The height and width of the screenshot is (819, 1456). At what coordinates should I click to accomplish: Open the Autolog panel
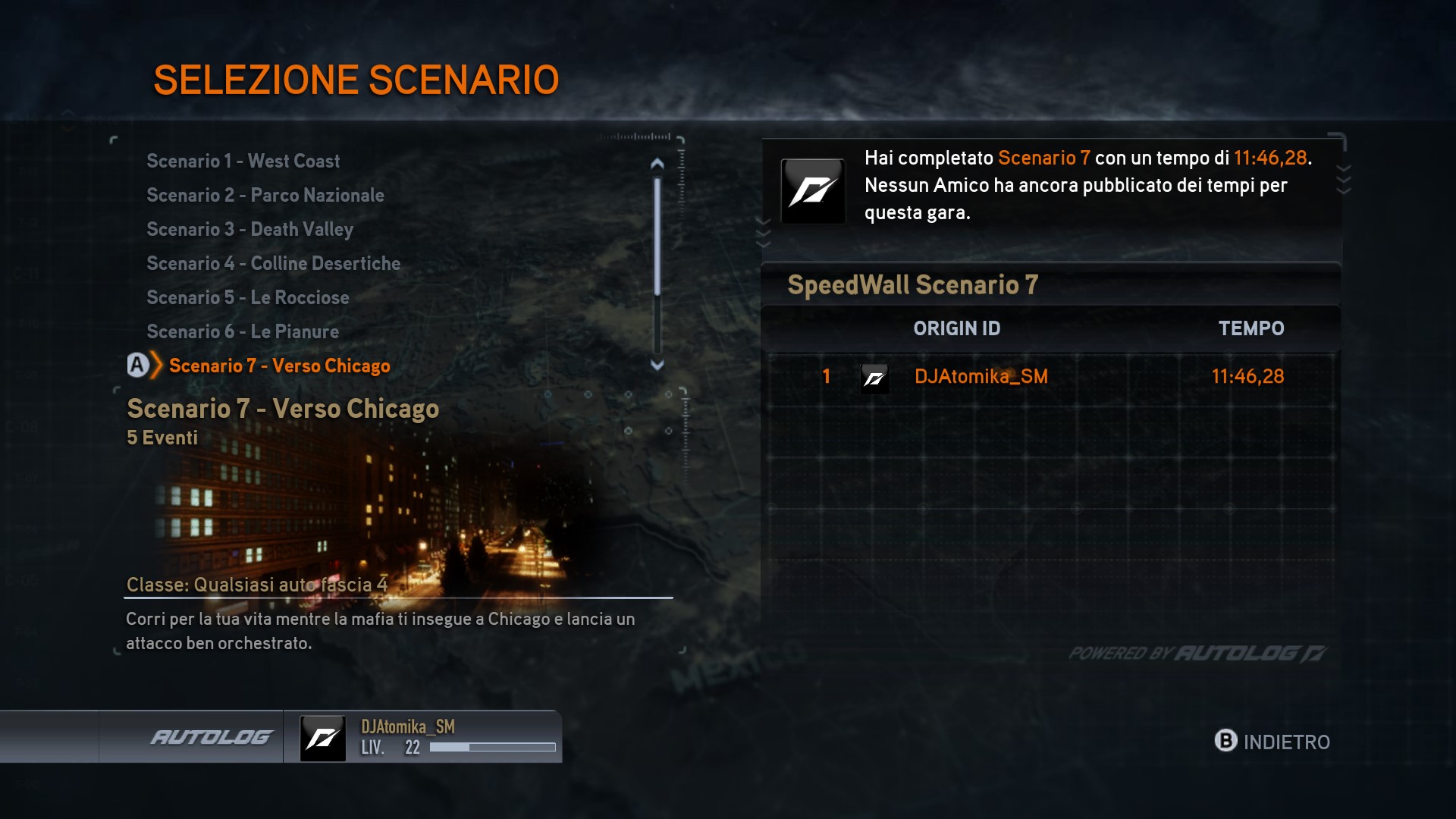[x=211, y=737]
